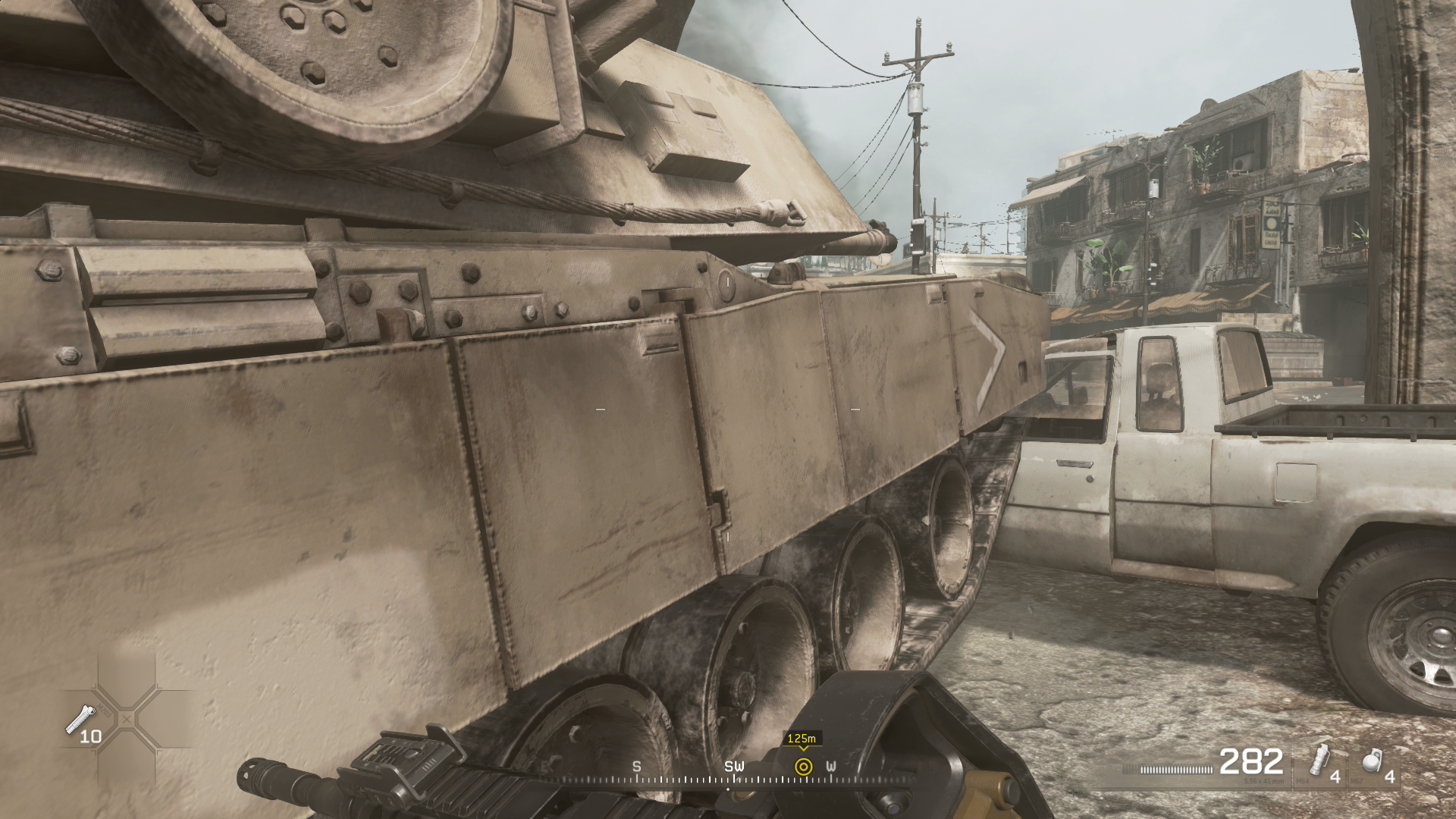1456x819 pixels.
Task: Click the 5.56 x 45 mm caliber label
Action: 1263,780
